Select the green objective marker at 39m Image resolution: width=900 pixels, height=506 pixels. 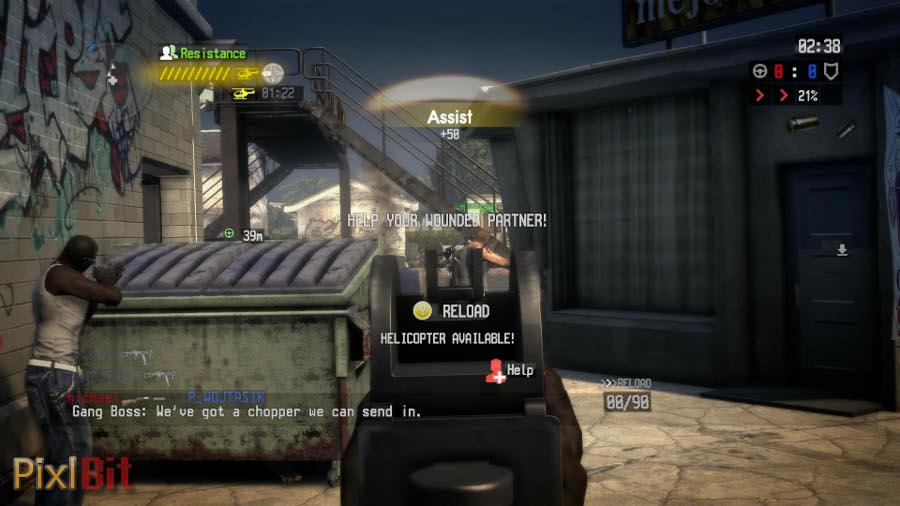[x=229, y=234]
